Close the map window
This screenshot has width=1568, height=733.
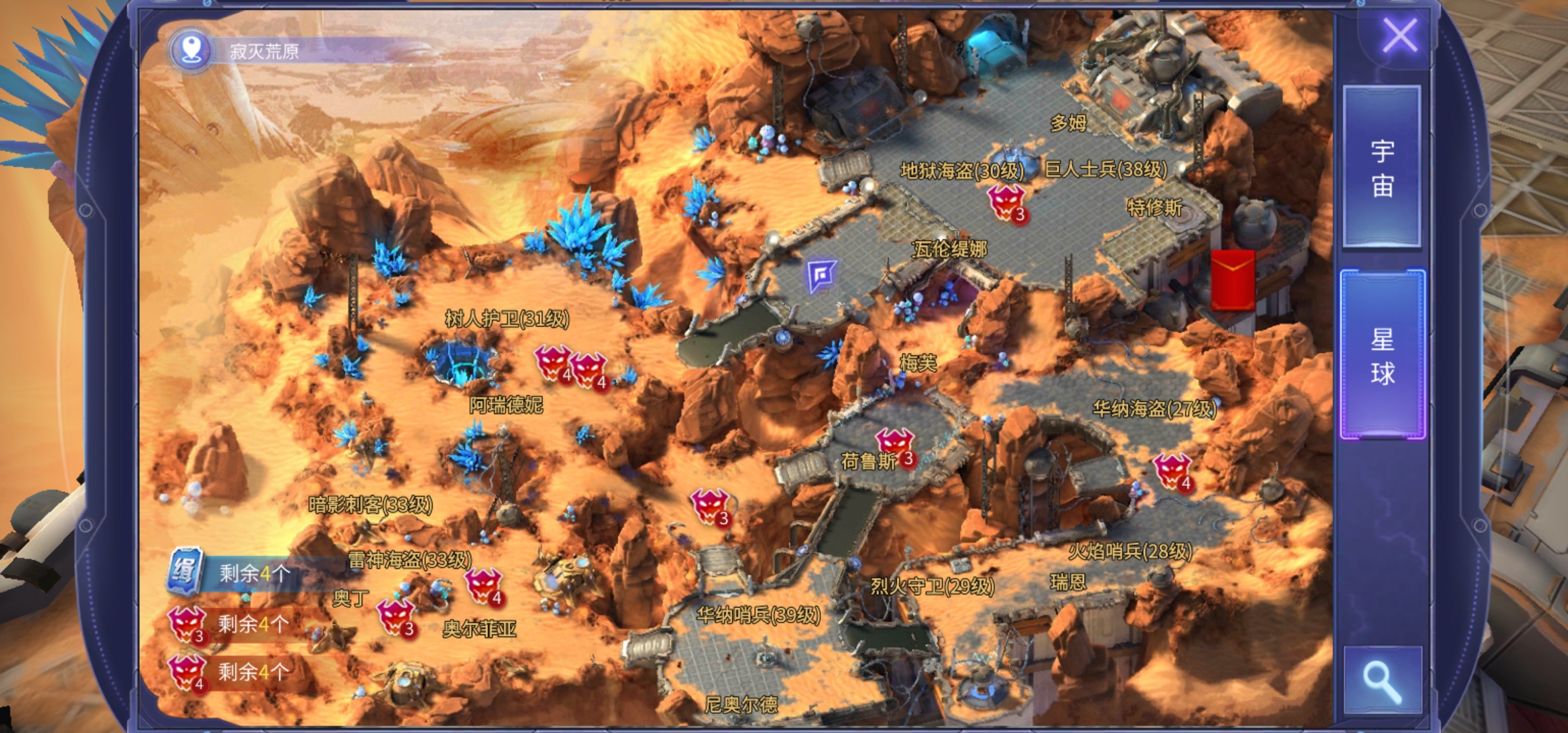pos(1400,35)
